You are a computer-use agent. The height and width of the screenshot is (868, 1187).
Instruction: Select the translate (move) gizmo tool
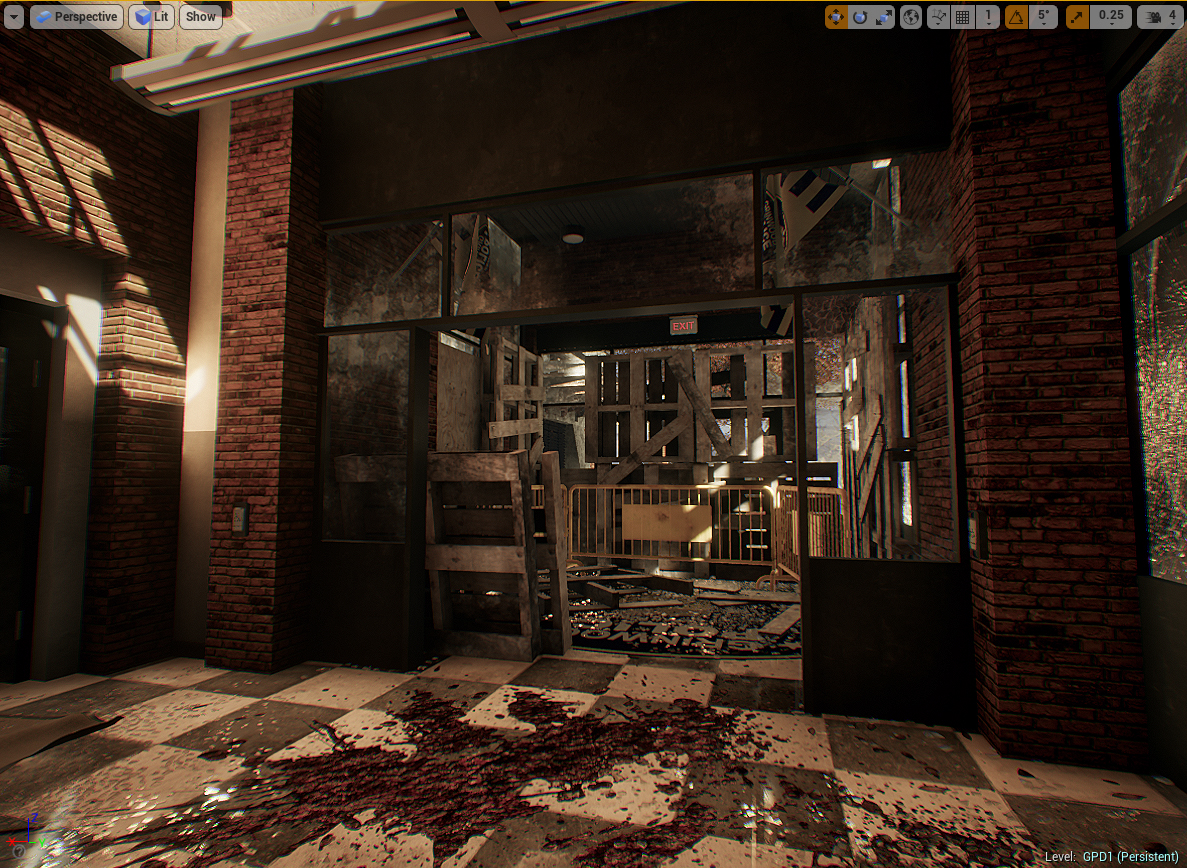point(836,16)
